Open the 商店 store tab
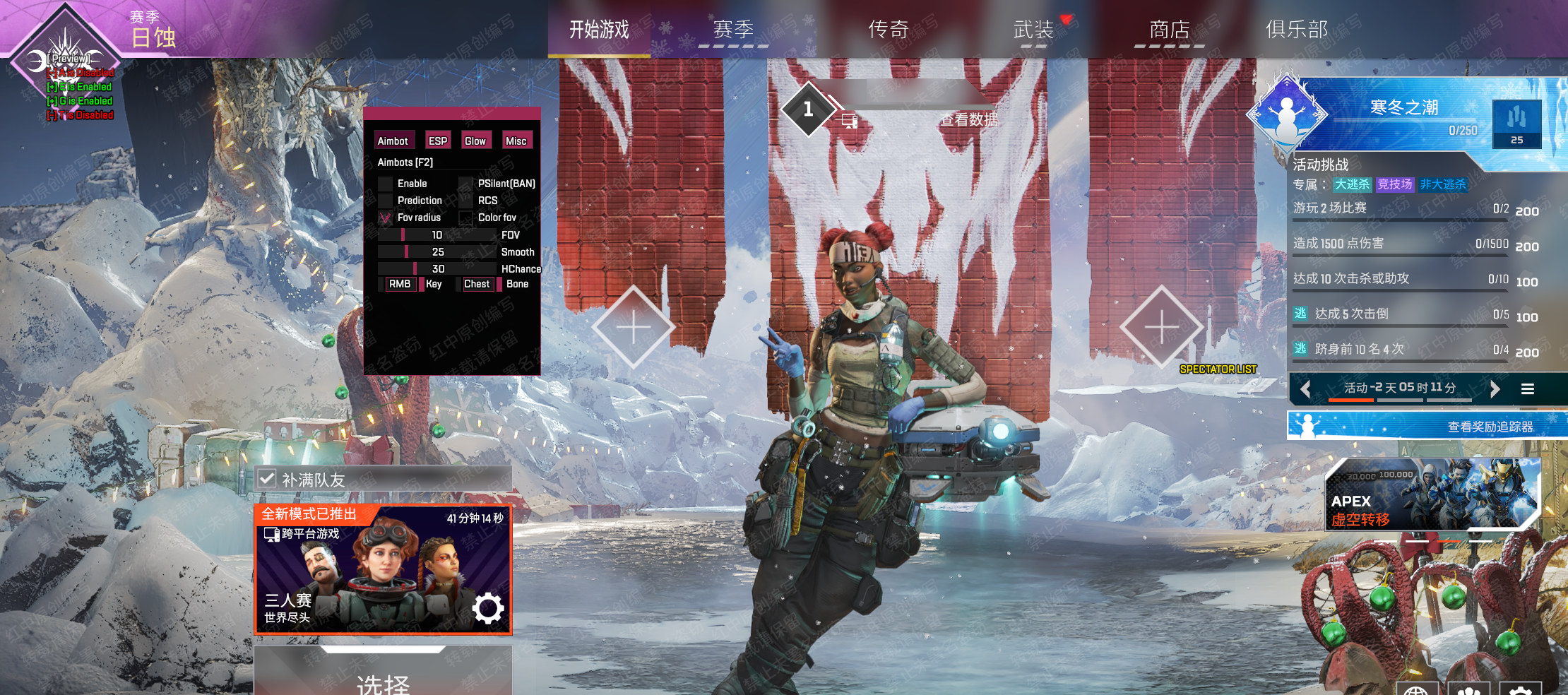Viewport: 1568px width, 695px height. tap(1170, 30)
